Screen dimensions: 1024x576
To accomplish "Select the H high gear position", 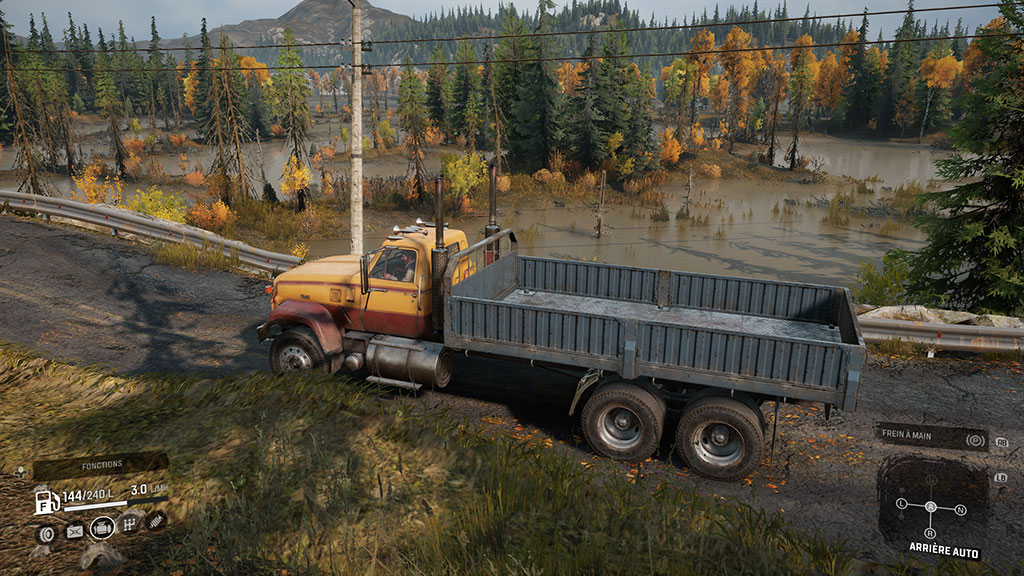I will coord(931,480).
